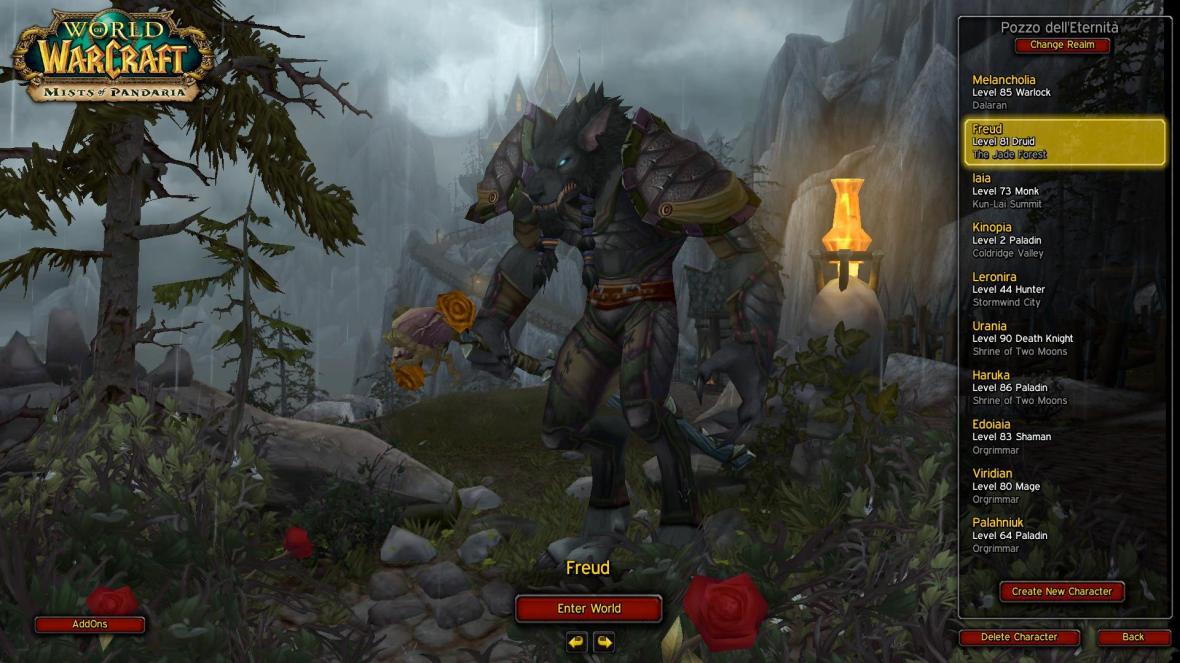Pick Kinopia in Coldridge Valley
This screenshot has width=1180, height=663.
[x=1064, y=240]
